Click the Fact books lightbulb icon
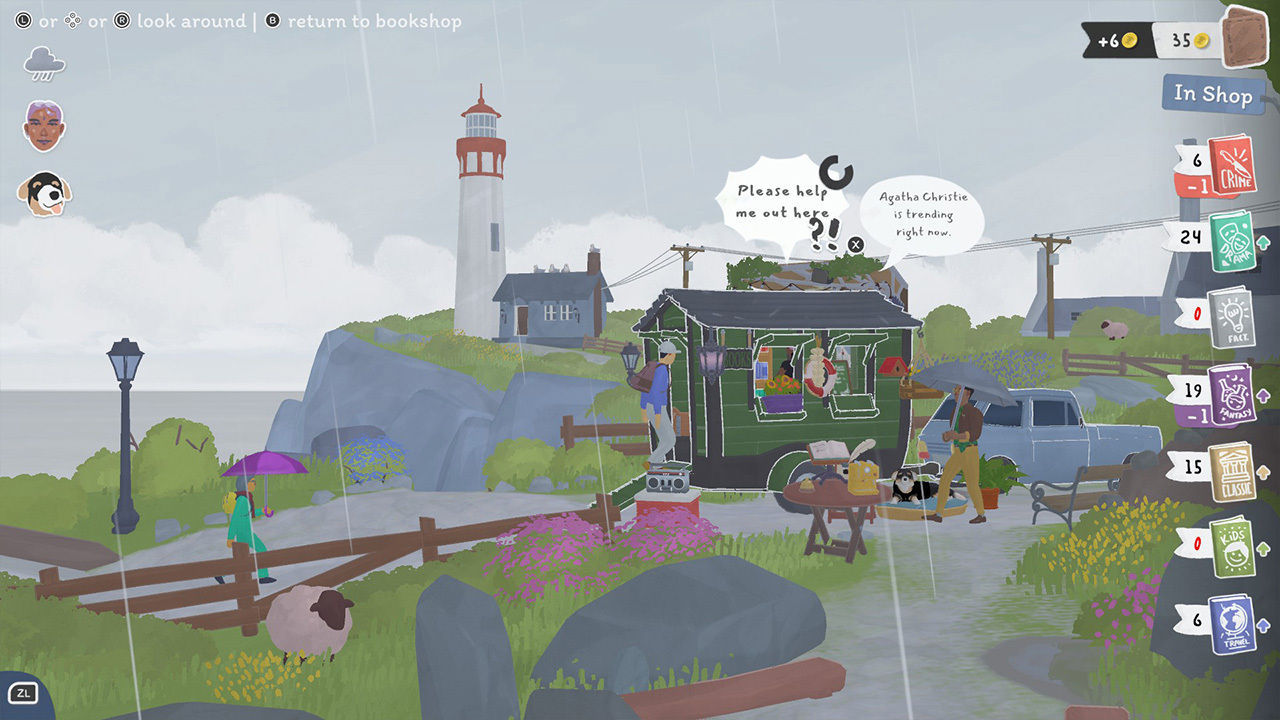1280x720 pixels. tap(1229, 315)
